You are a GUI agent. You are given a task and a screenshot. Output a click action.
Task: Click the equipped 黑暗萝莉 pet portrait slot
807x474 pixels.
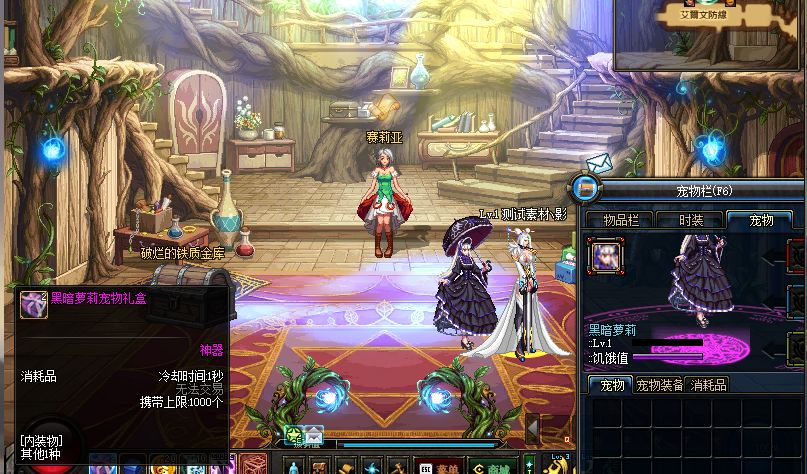[606, 256]
